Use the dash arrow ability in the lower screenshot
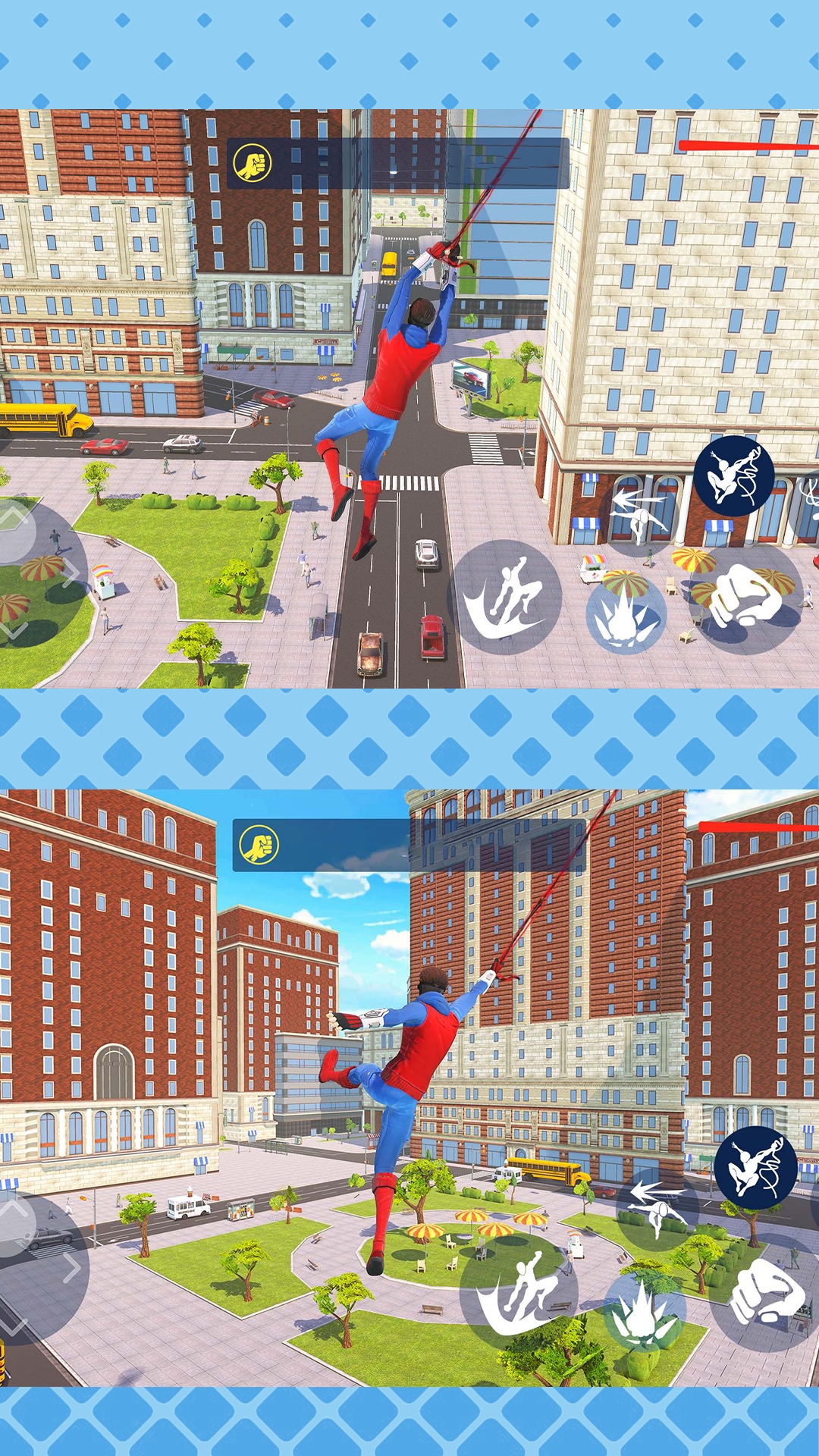Image resolution: width=819 pixels, height=1456 pixels. click(657, 1206)
